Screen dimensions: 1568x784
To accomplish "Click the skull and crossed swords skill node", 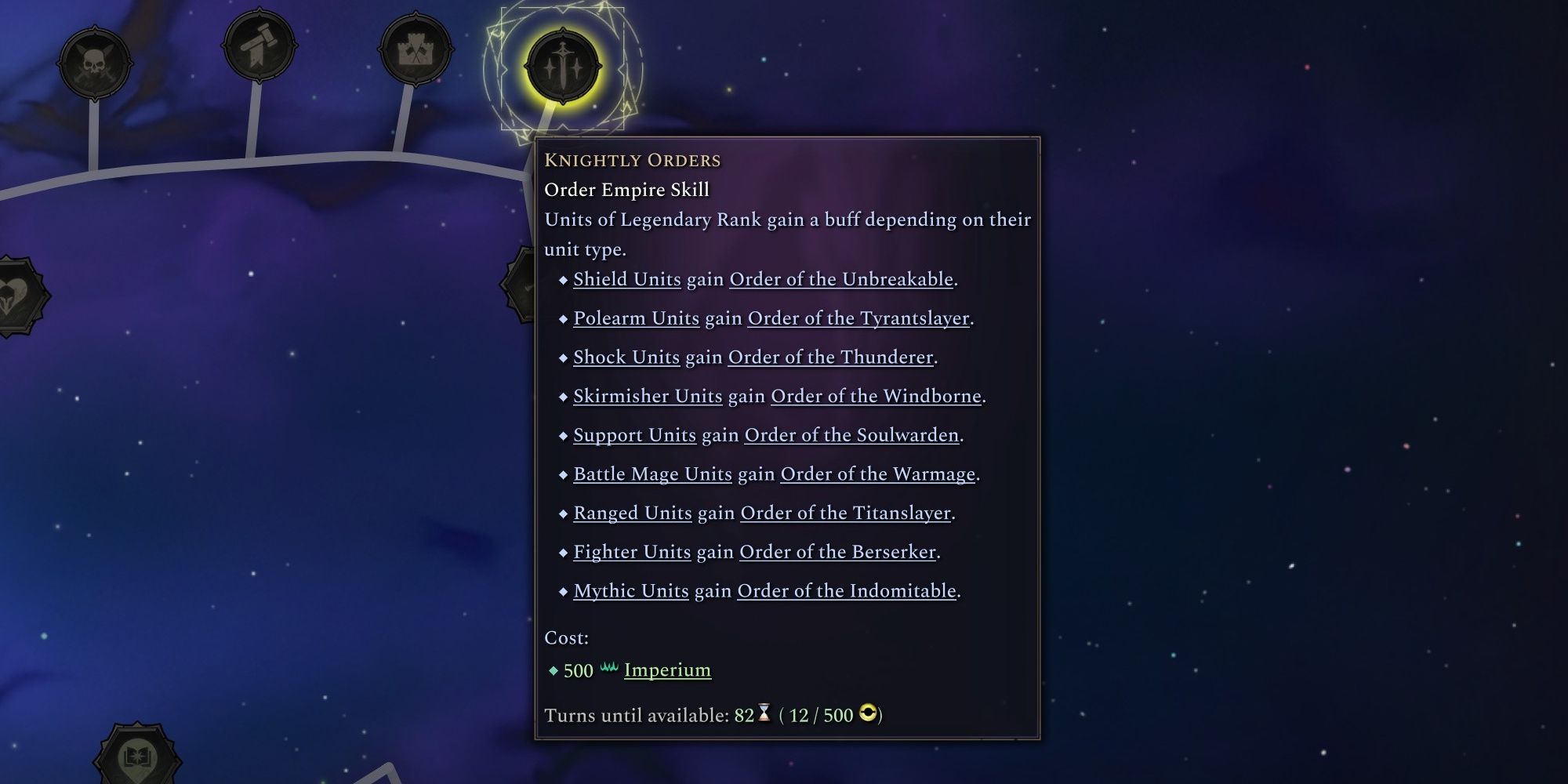I will tap(94, 63).
